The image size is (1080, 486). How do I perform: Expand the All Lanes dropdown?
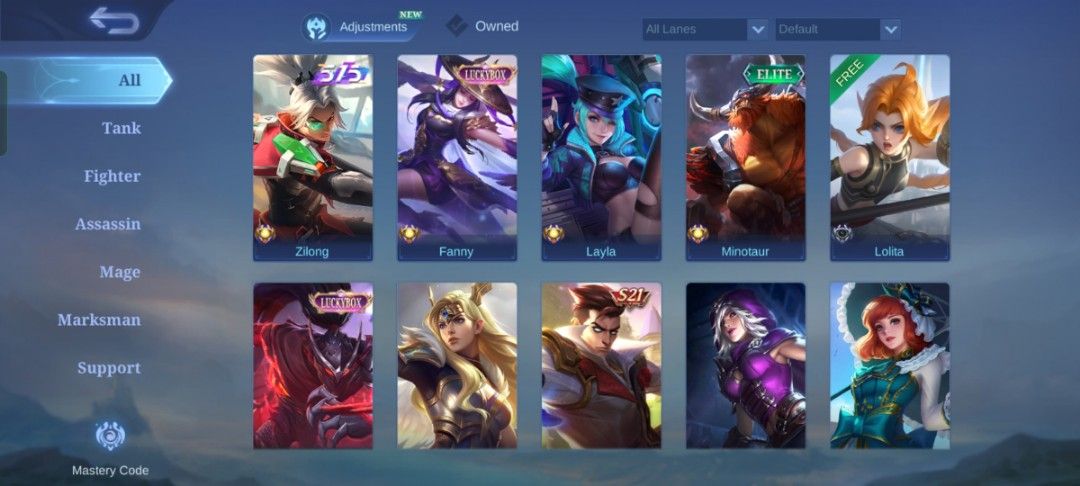point(705,29)
